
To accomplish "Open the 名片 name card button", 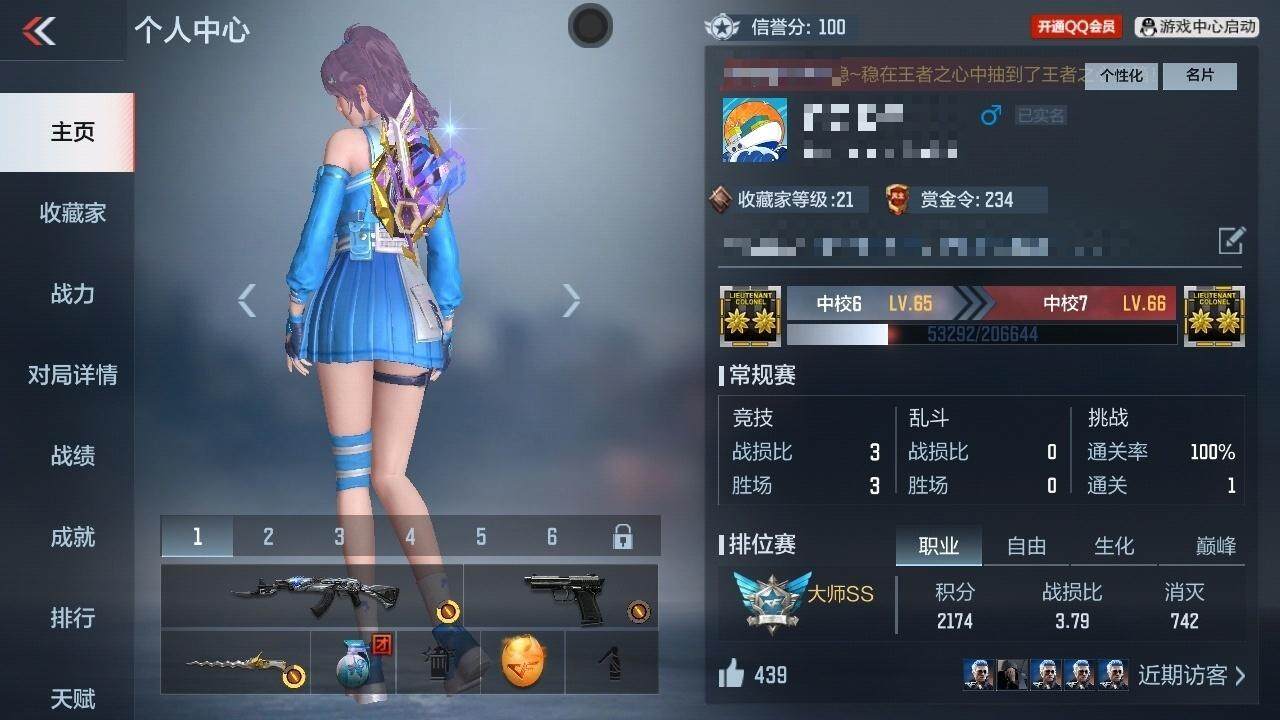I will (1200, 76).
